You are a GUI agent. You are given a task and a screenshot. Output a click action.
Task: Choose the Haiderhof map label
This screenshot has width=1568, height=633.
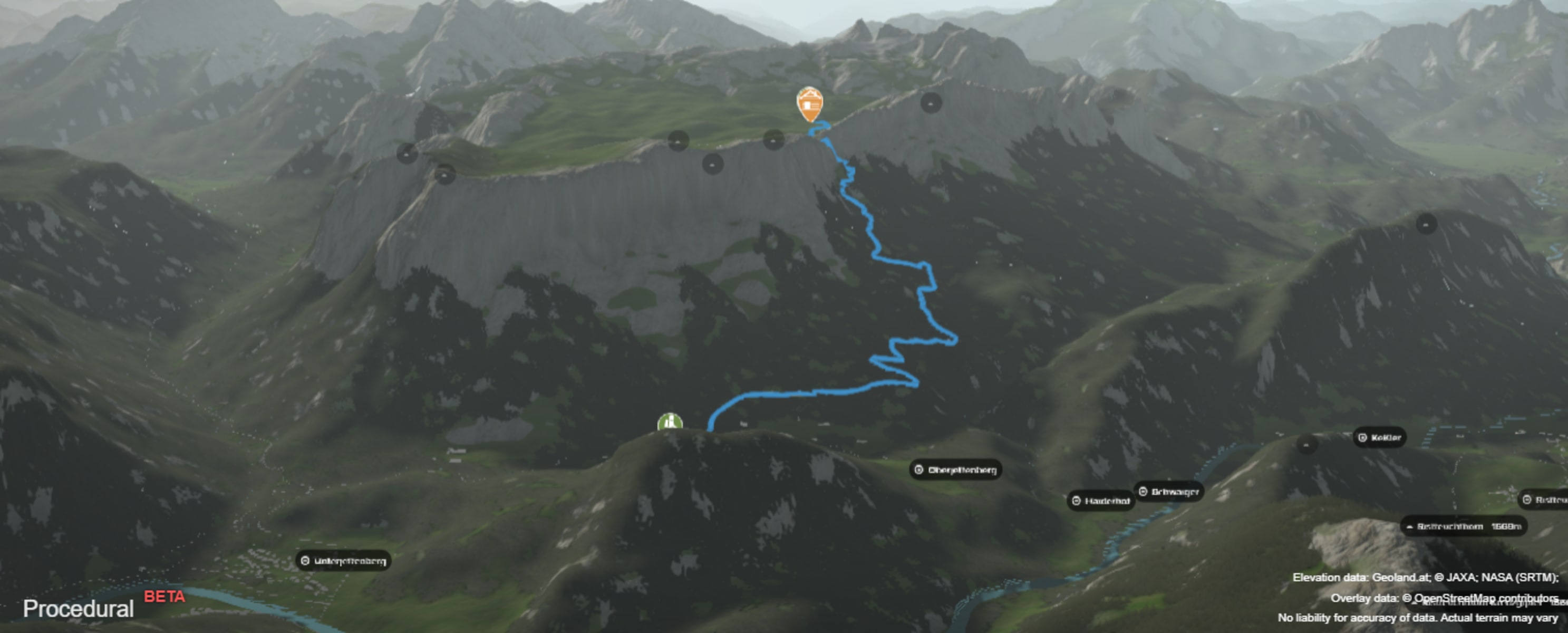[1101, 502]
